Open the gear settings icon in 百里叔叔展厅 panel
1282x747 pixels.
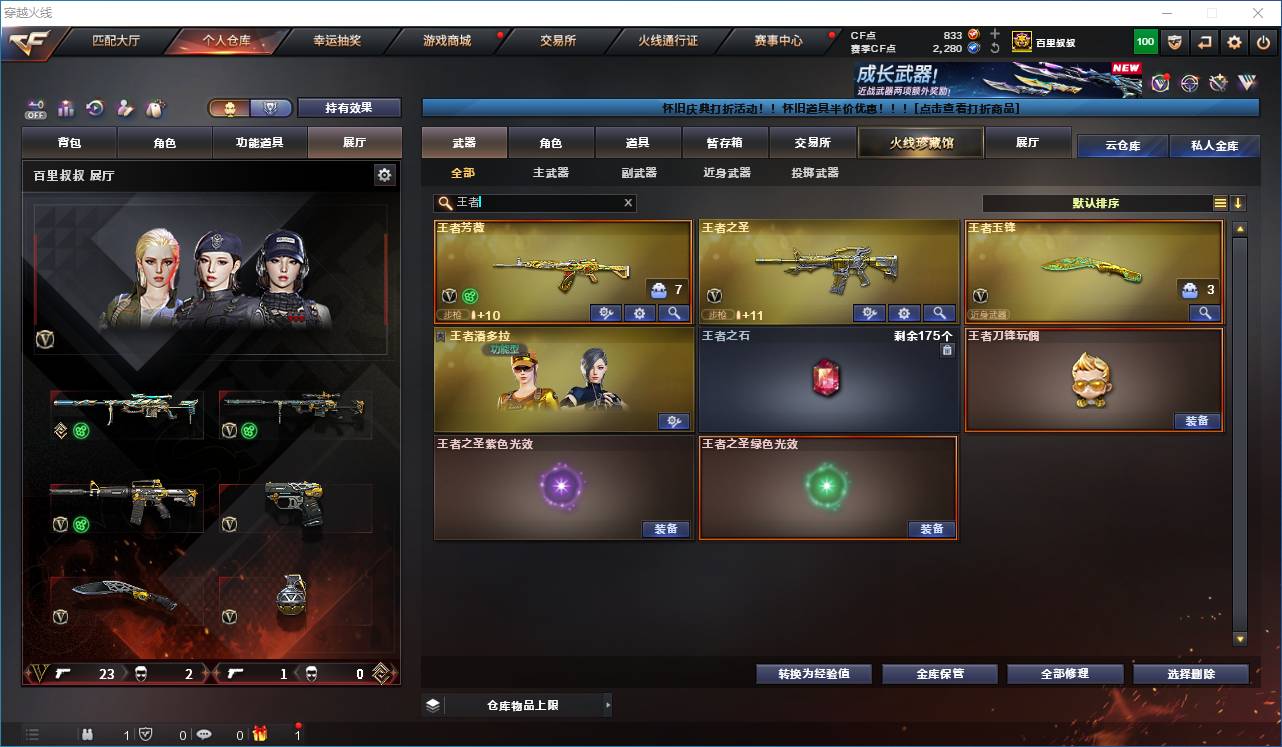[385, 173]
